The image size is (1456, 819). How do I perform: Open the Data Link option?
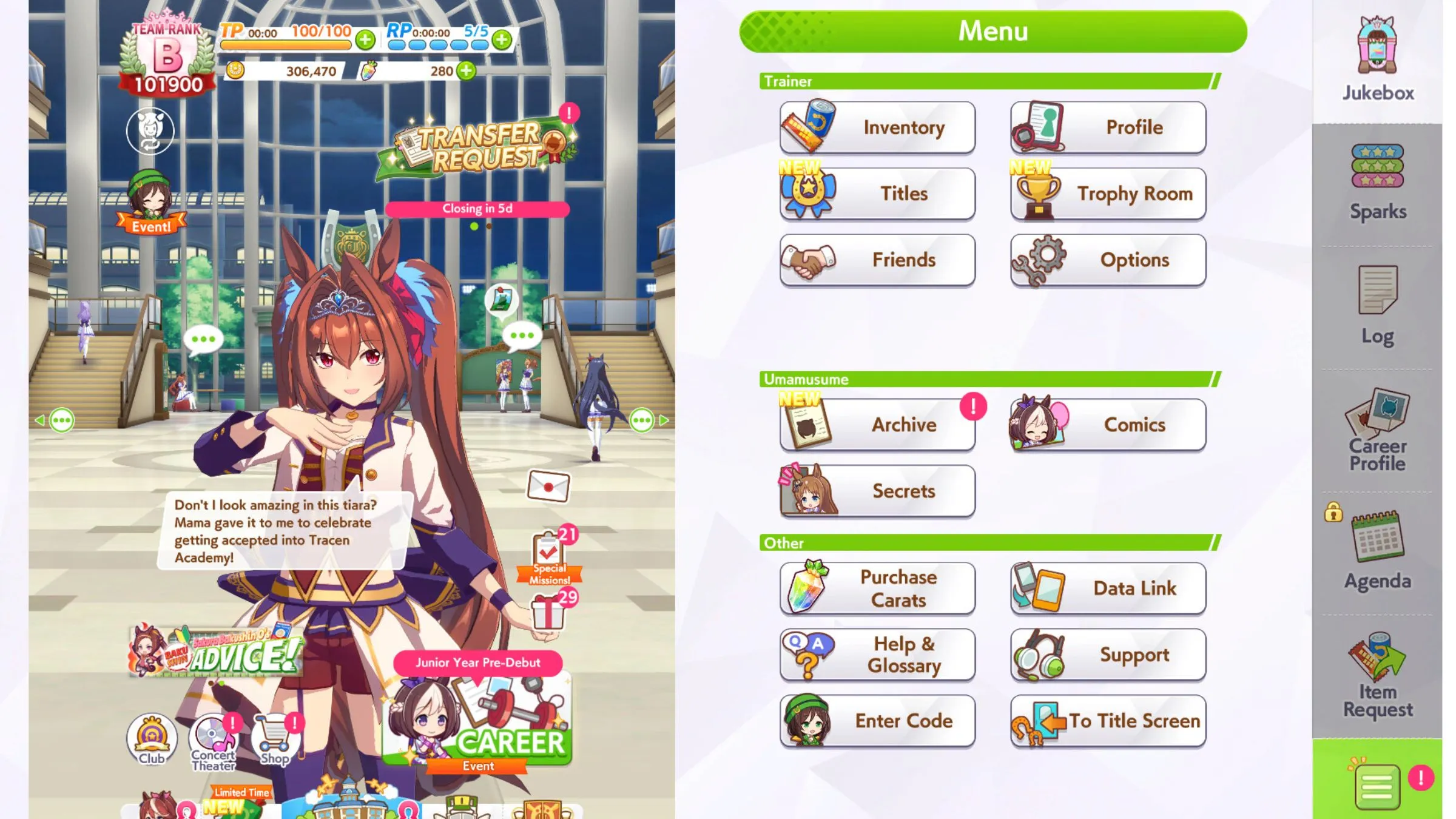(x=1108, y=588)
